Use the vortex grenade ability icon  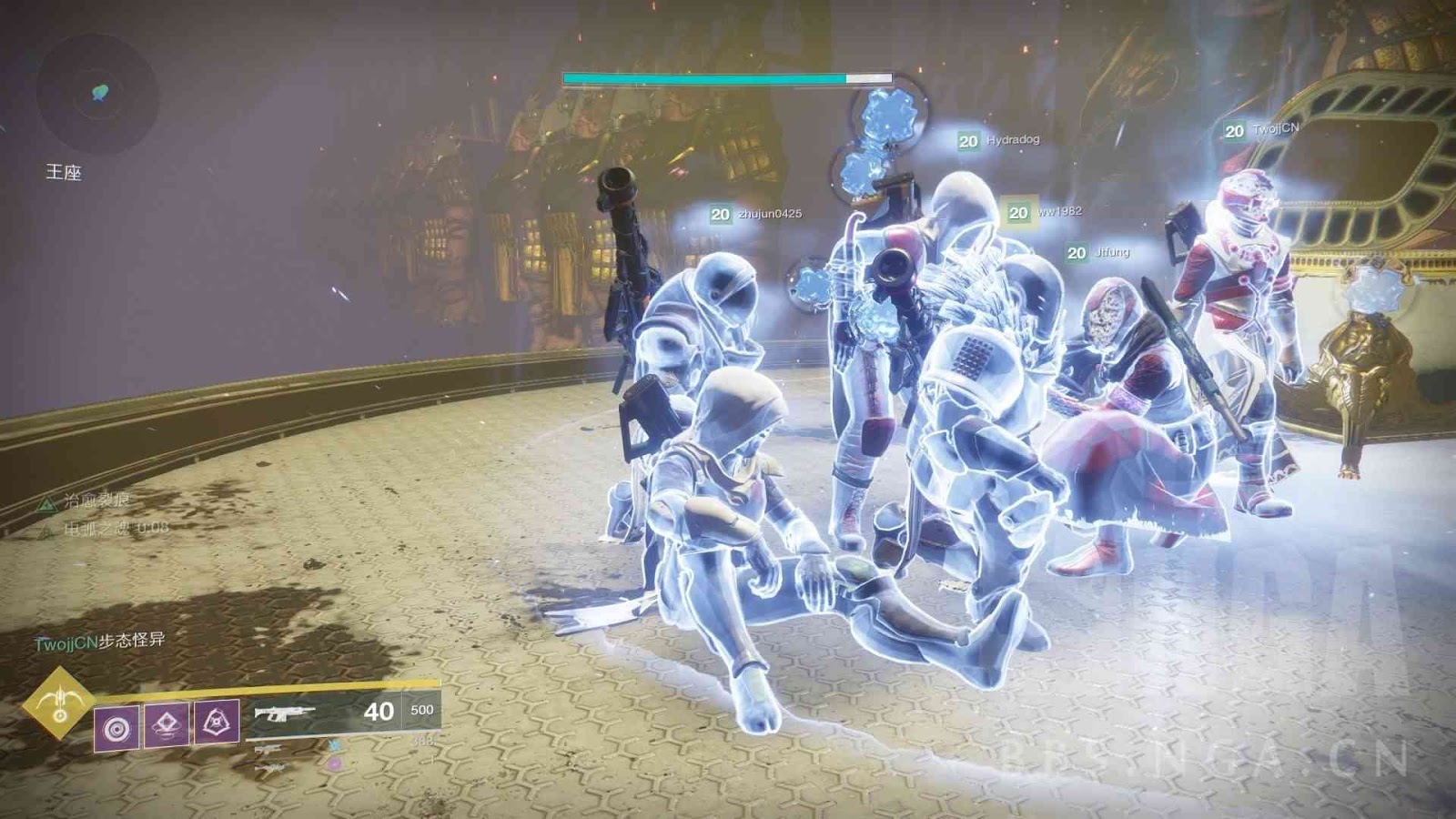point(116,728)
